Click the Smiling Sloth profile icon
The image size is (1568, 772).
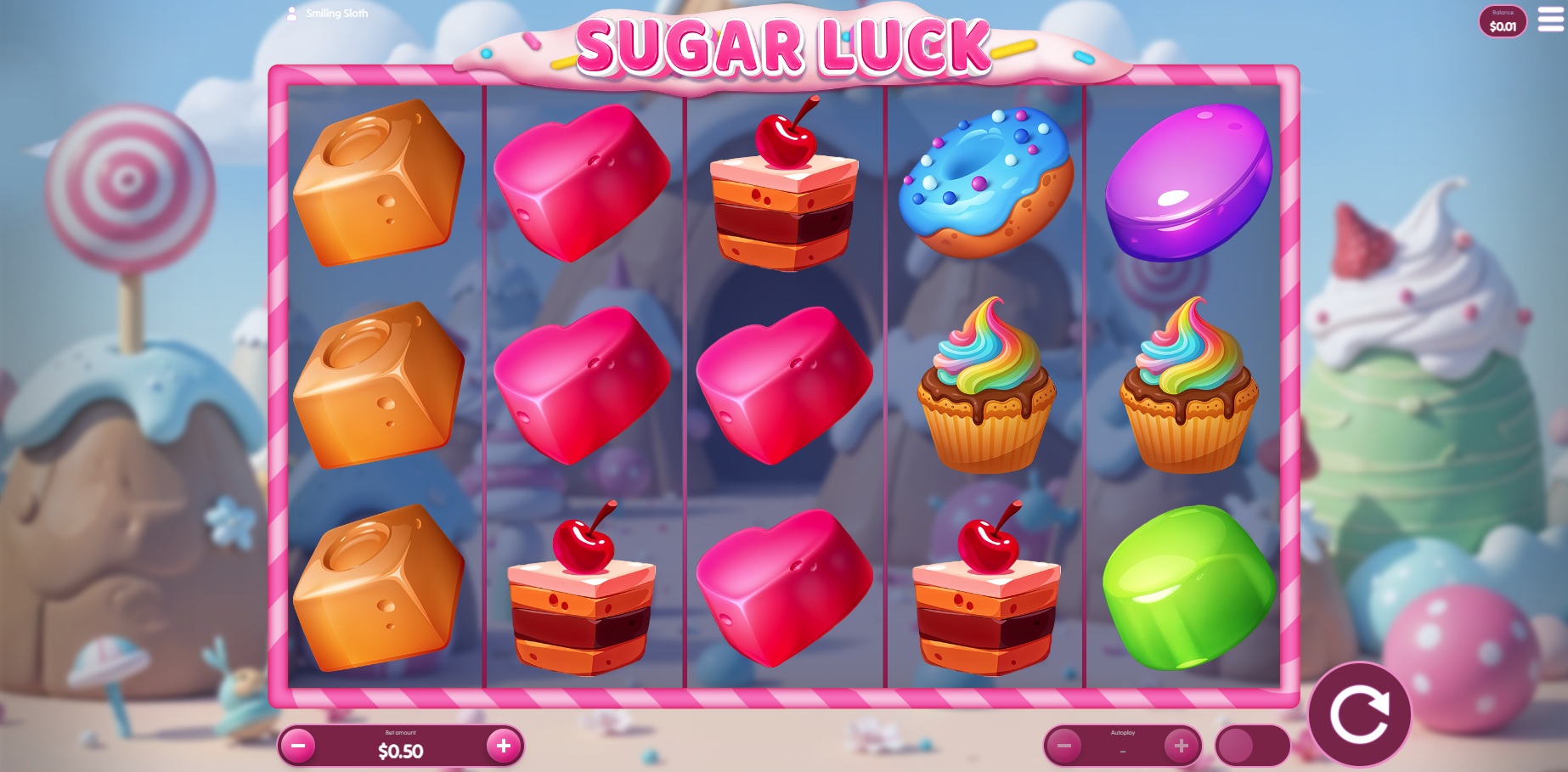click(x=292, y=12)
